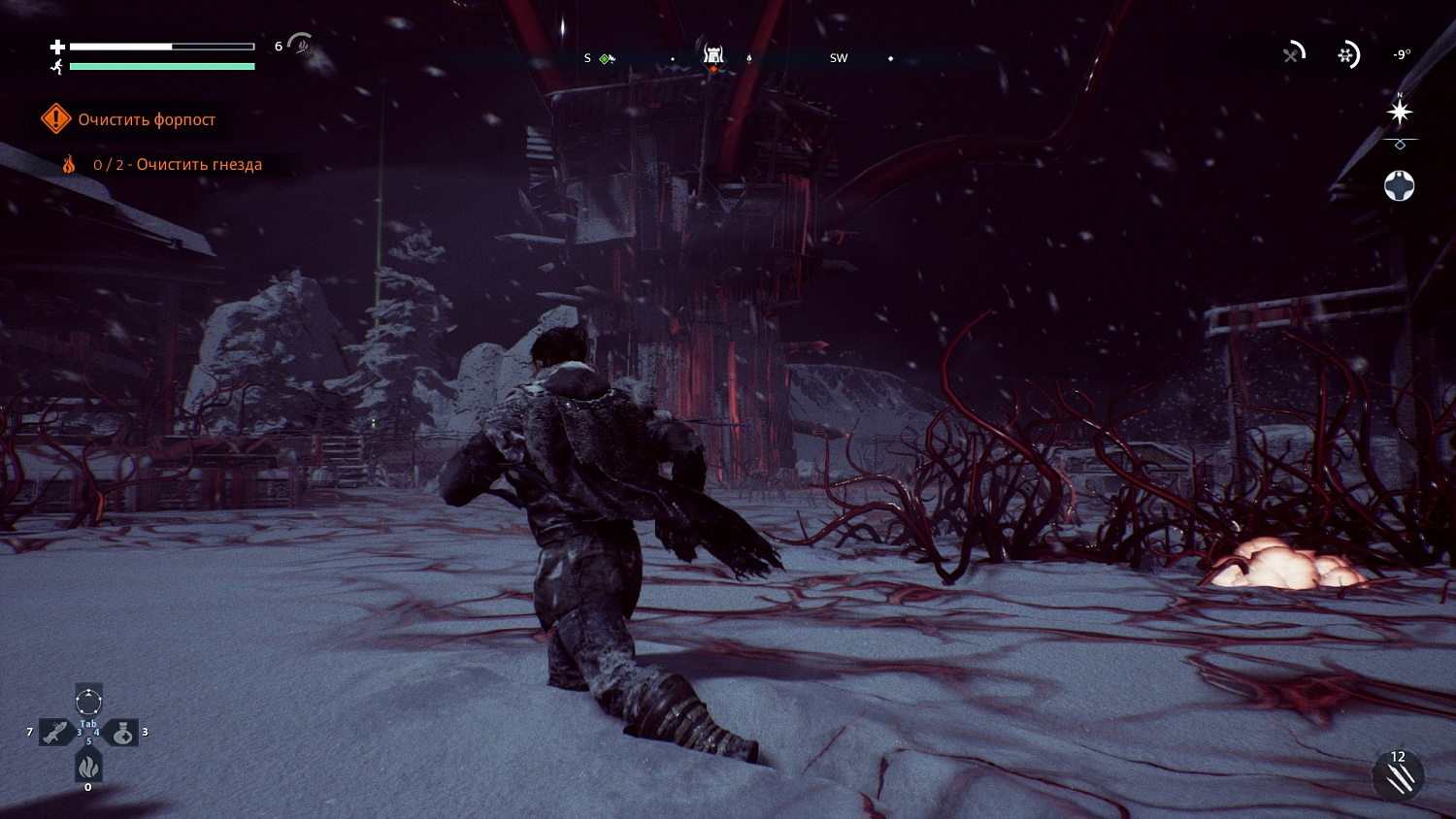Select the '0 / 2 - Очистить гнезда' objective
The height and width of the screenshot is (819, 1456).
click(x=178, y=164)
